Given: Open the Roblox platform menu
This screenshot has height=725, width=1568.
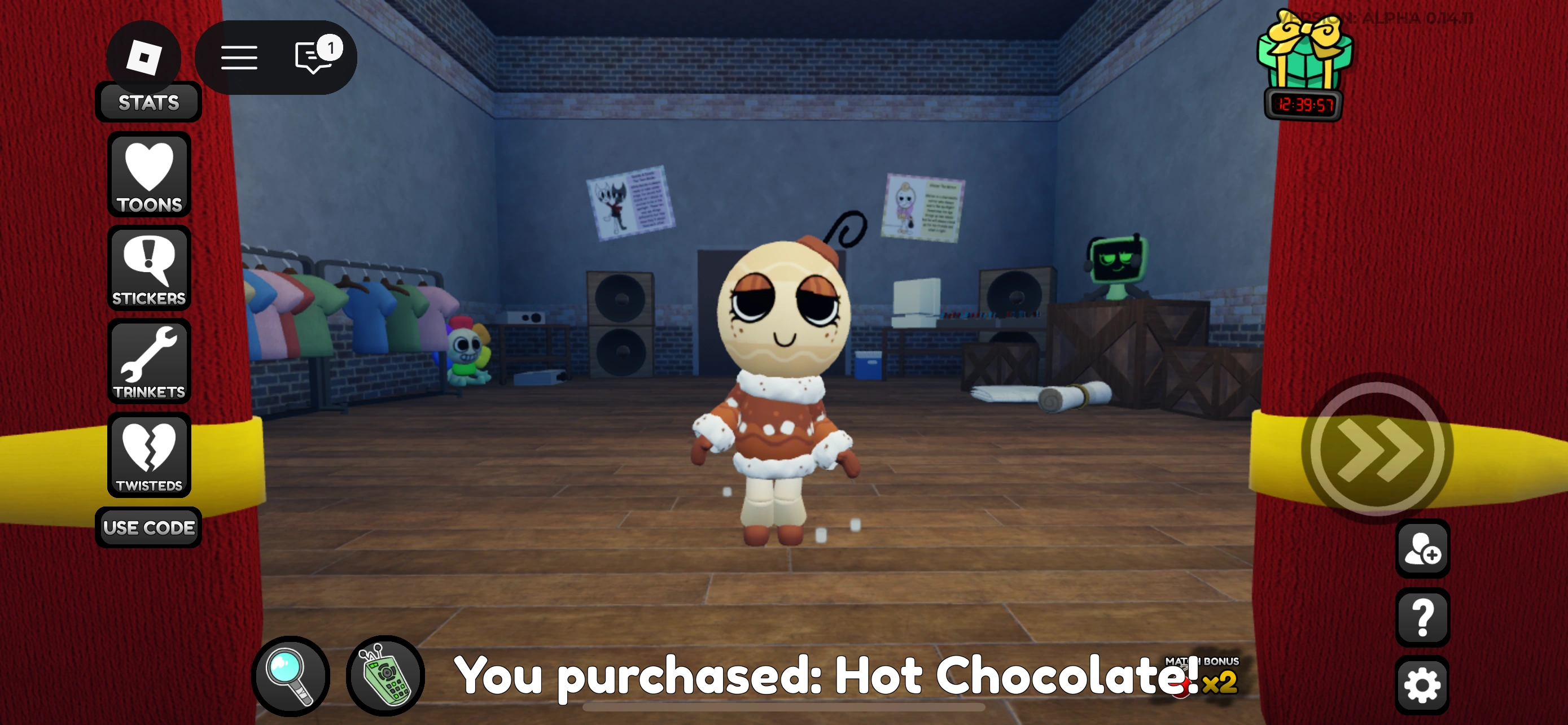Looking at the screenshot, I should [x=144, y=56].
